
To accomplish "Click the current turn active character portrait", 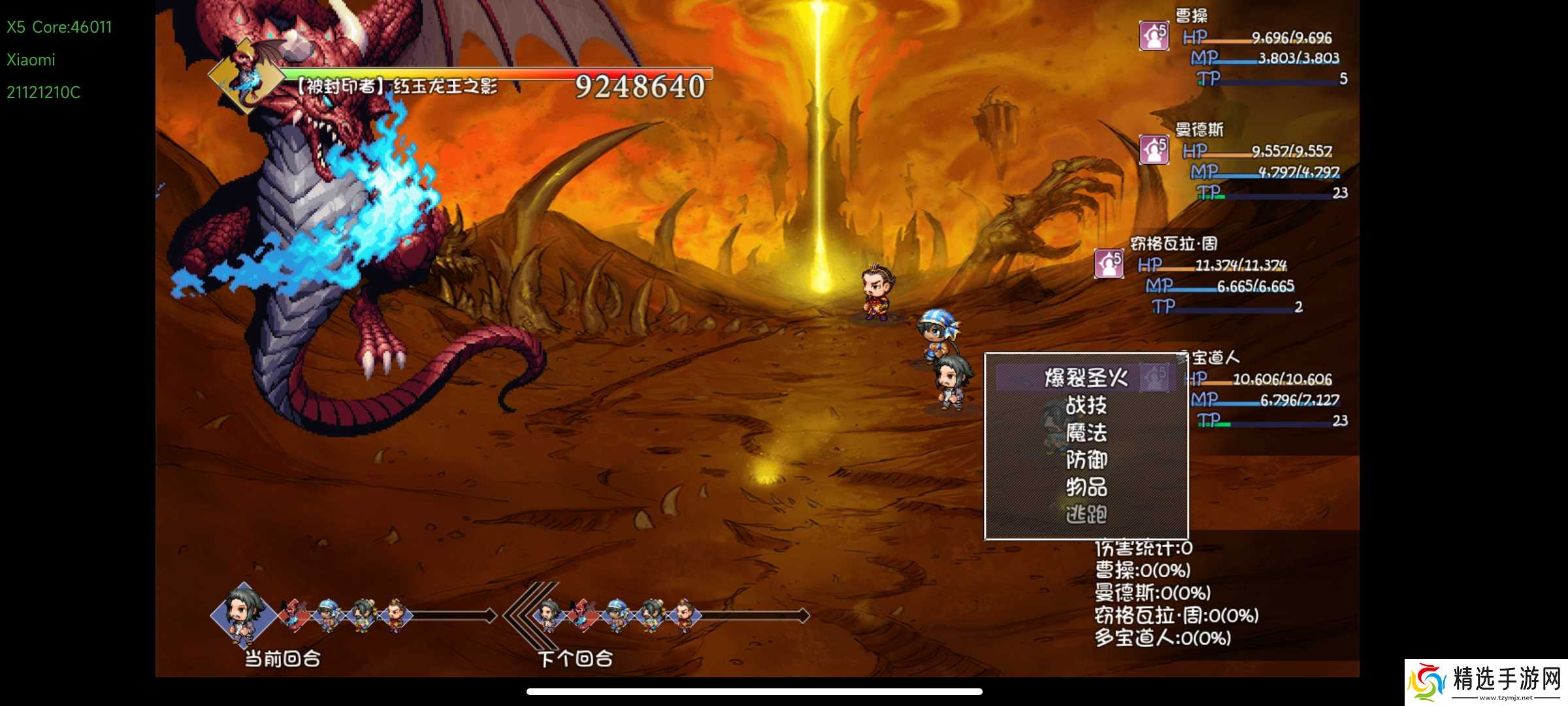I will point(243,614).
